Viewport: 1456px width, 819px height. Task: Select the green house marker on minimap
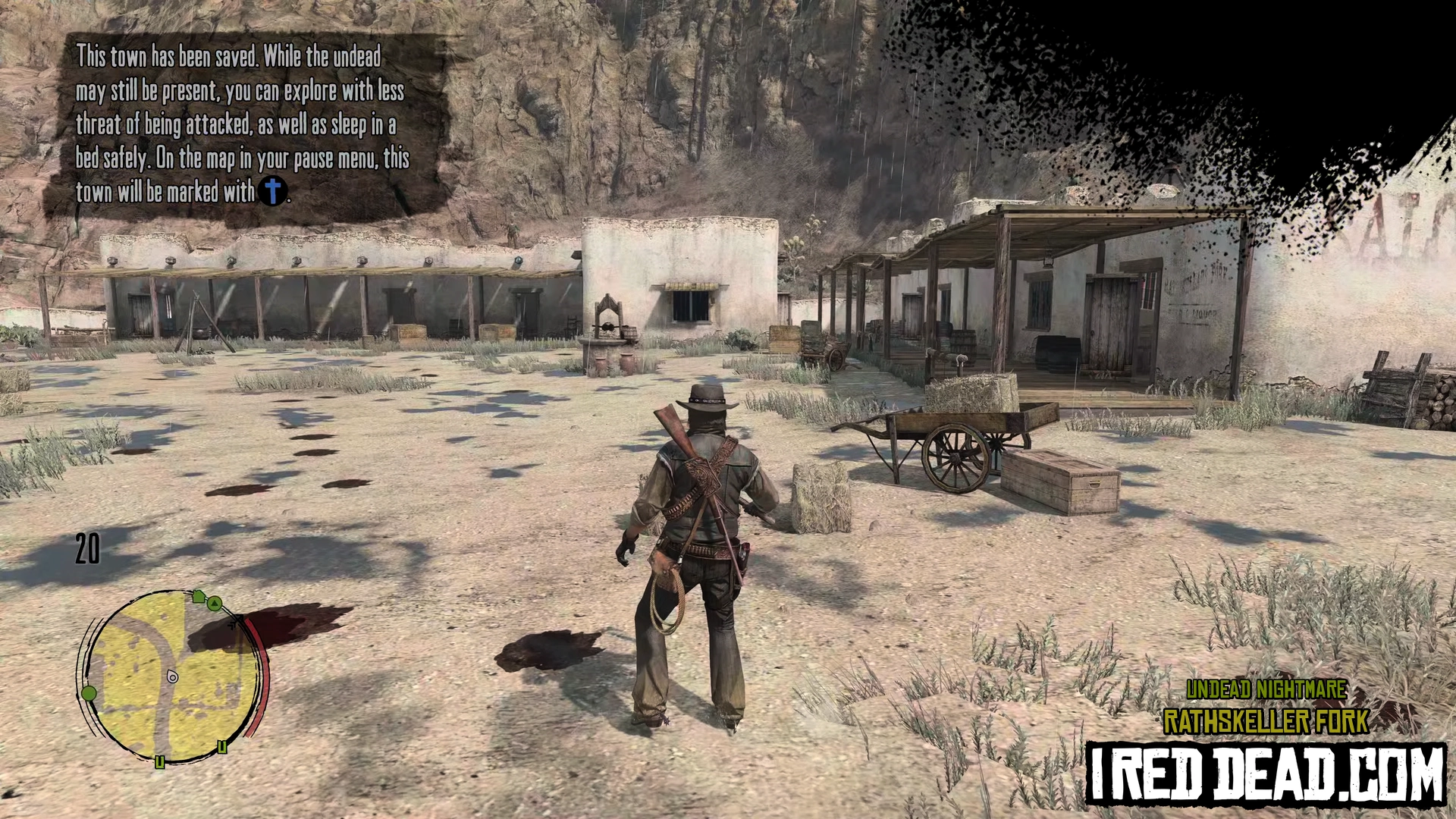(x=199, y=597)
